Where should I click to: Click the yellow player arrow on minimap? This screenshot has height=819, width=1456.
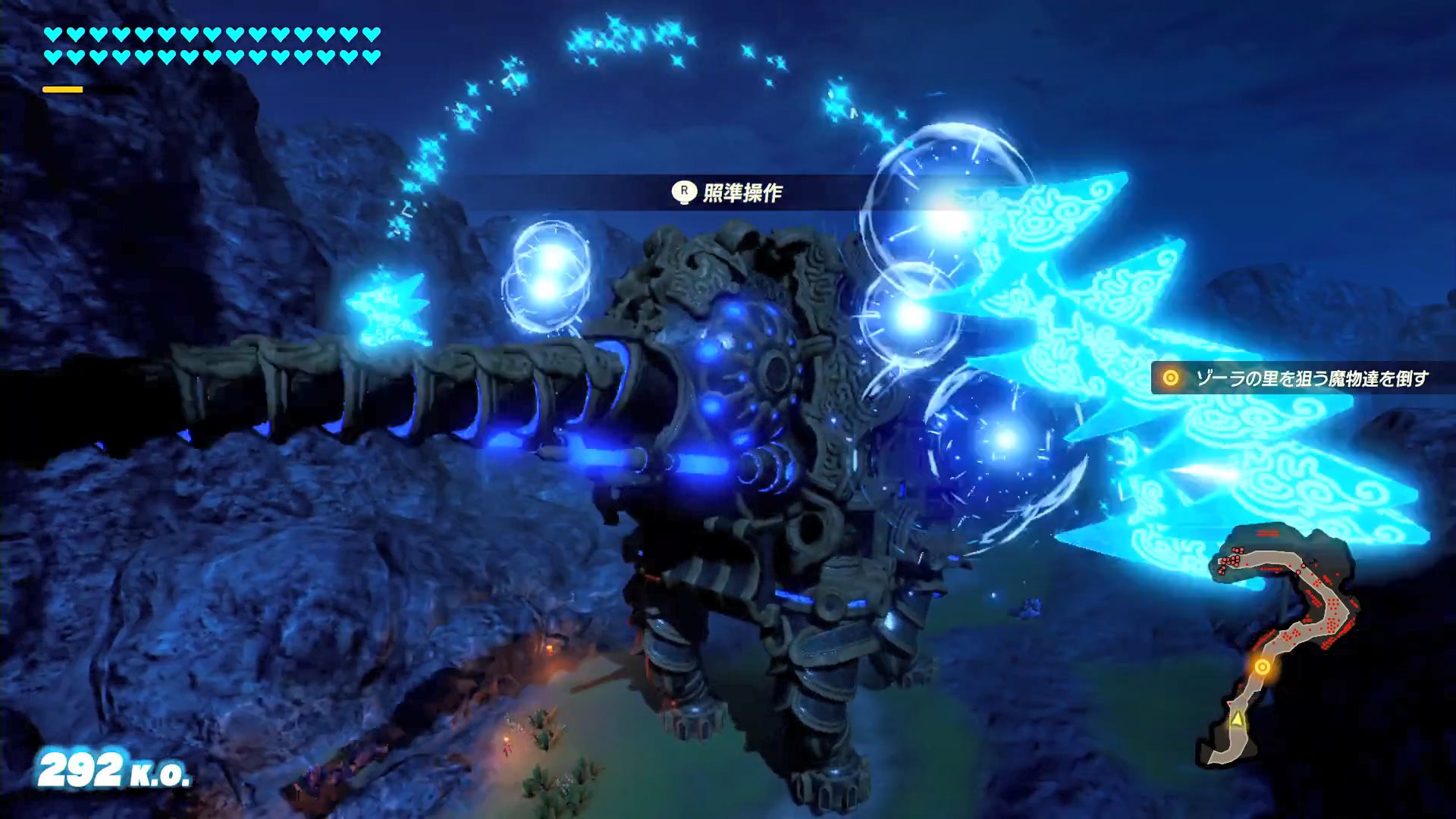pyautogui.click(x=1238, y=718)
